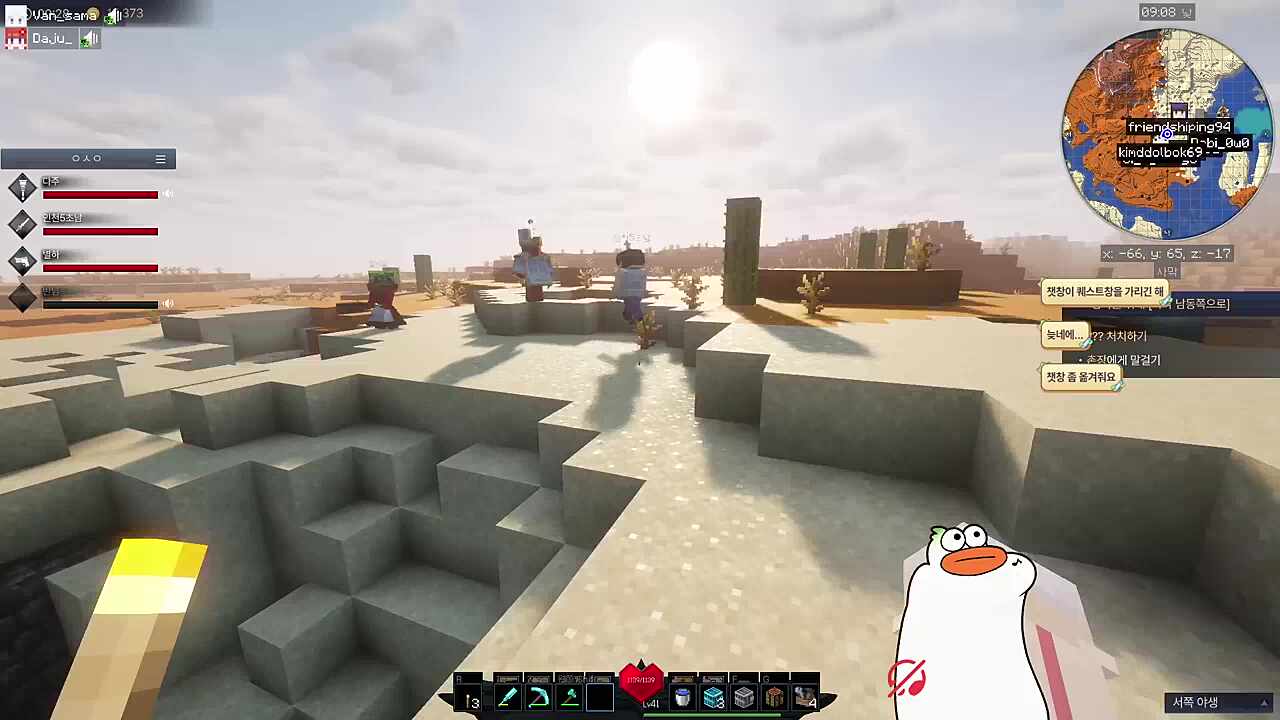The width and height of the screenshot is (1280, 720).
Task: Select the last hotbar slot with 4 items
Action: pyautogui.click(x=805, y=698)
